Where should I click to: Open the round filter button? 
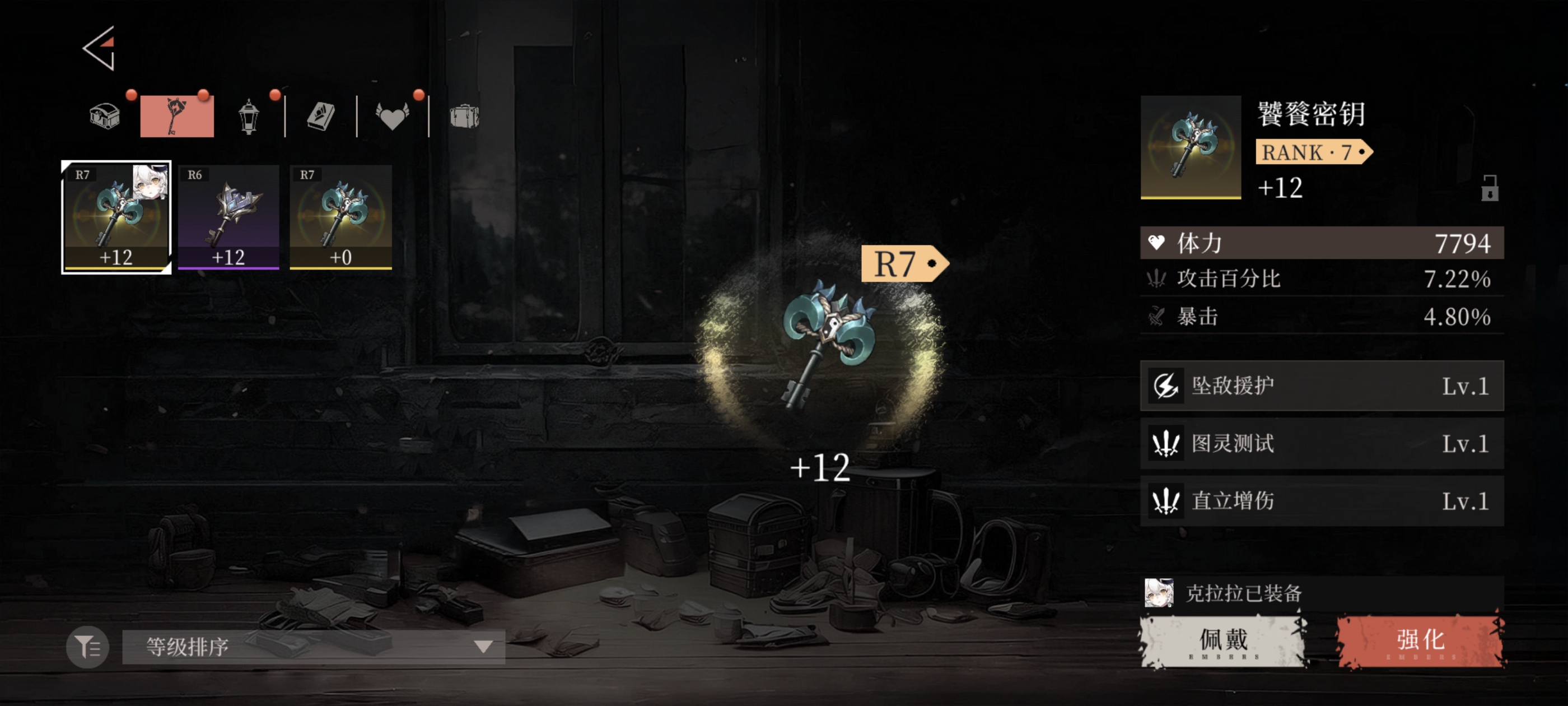point(88,647)
